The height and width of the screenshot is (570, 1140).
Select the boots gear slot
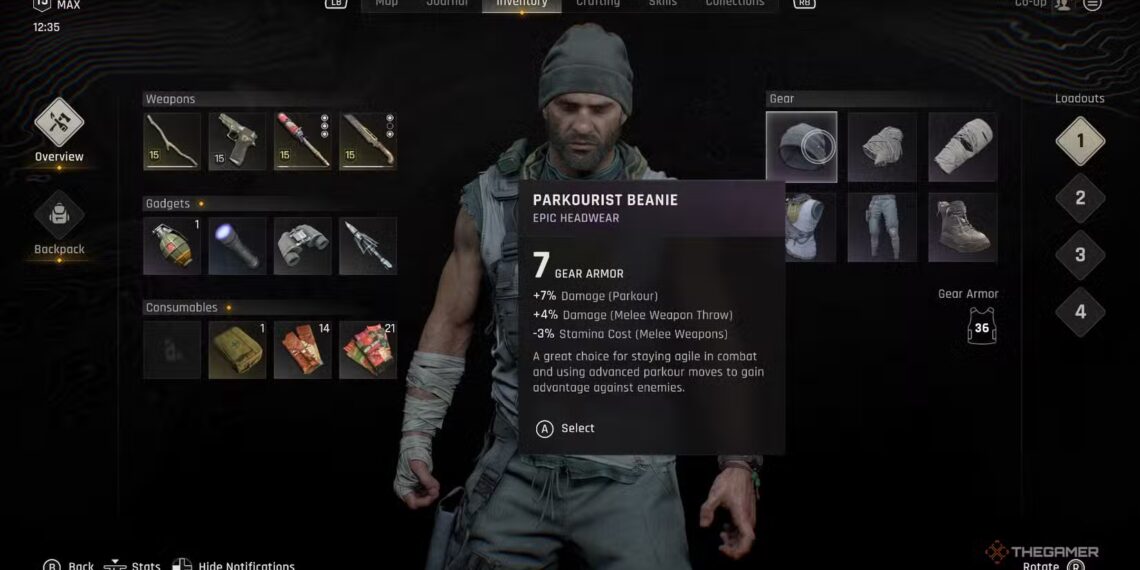(x=963, y=227)
